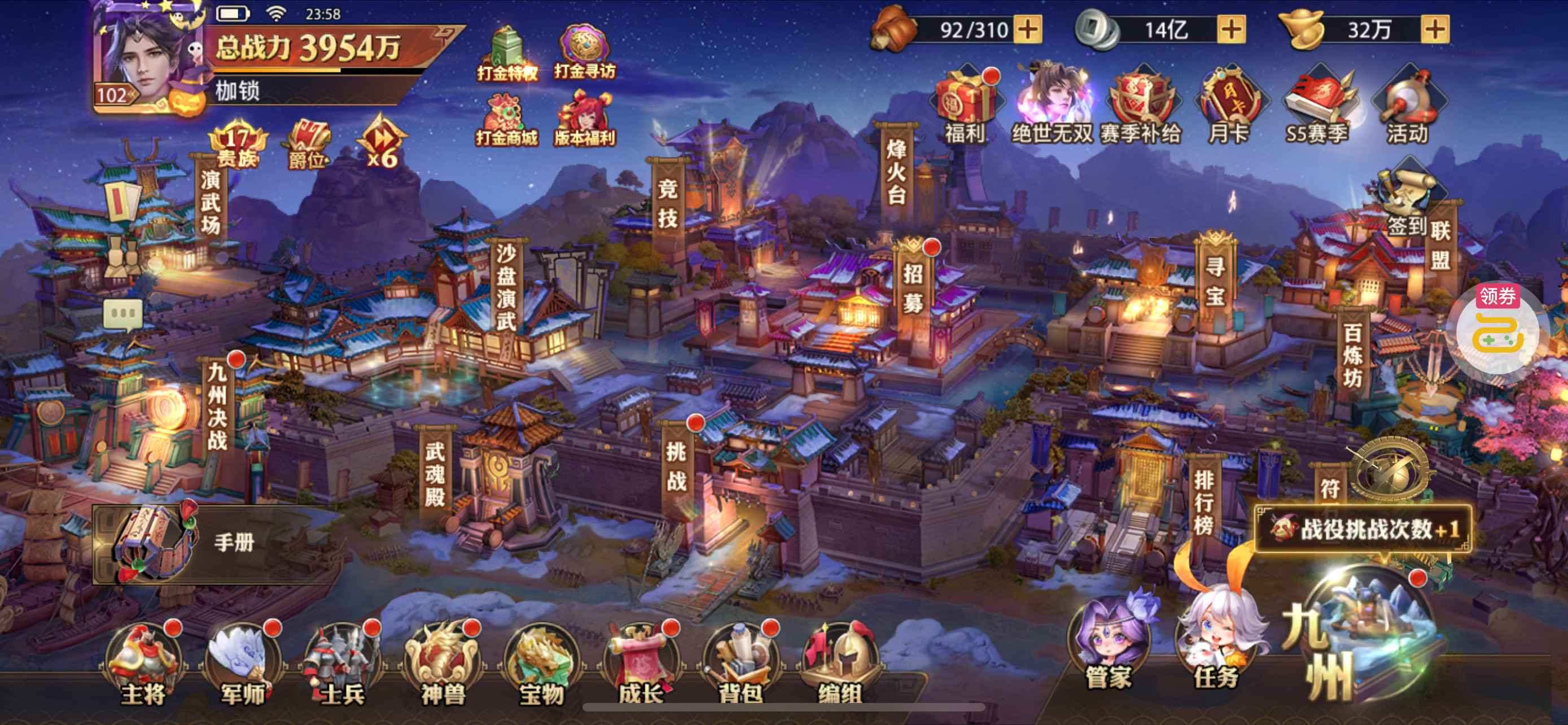This screenshot has height=725, width=1568.
Task: Talk to the 管家 butler
Action: [x=1109, y=645]
